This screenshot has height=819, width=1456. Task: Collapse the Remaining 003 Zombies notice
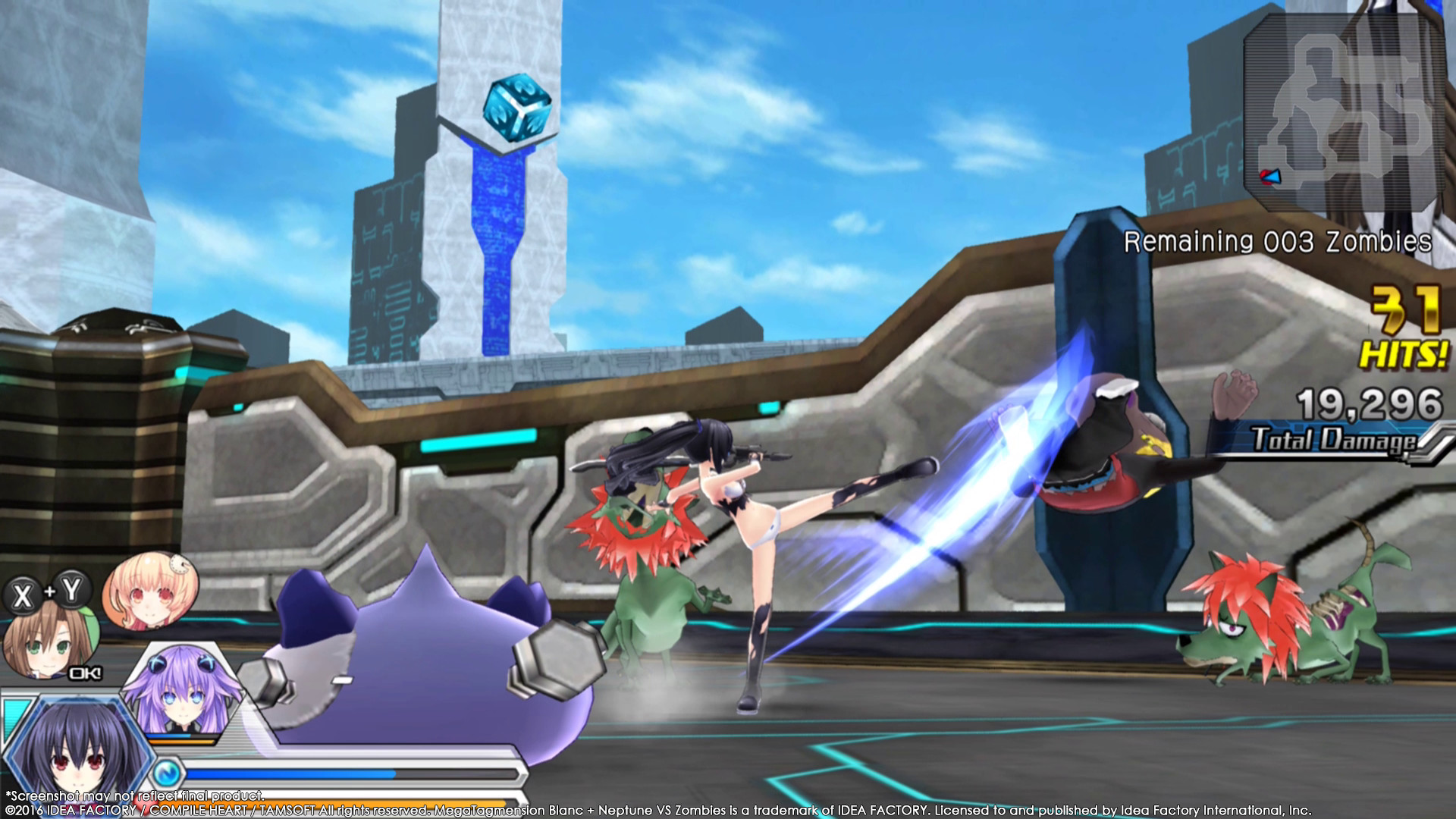click(1282, 241)
